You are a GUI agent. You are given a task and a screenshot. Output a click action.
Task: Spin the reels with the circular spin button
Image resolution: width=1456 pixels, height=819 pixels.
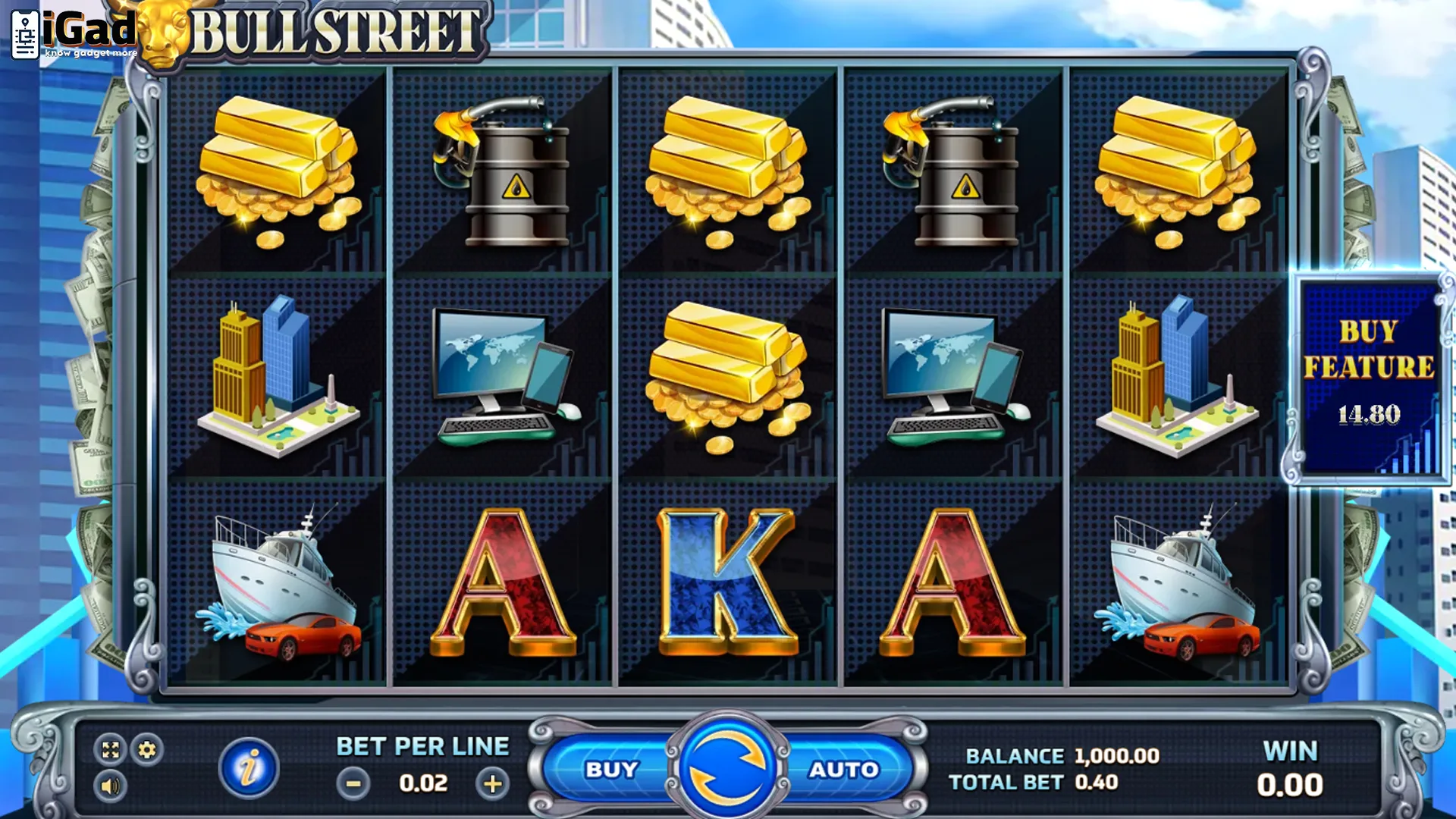(726, 770)
